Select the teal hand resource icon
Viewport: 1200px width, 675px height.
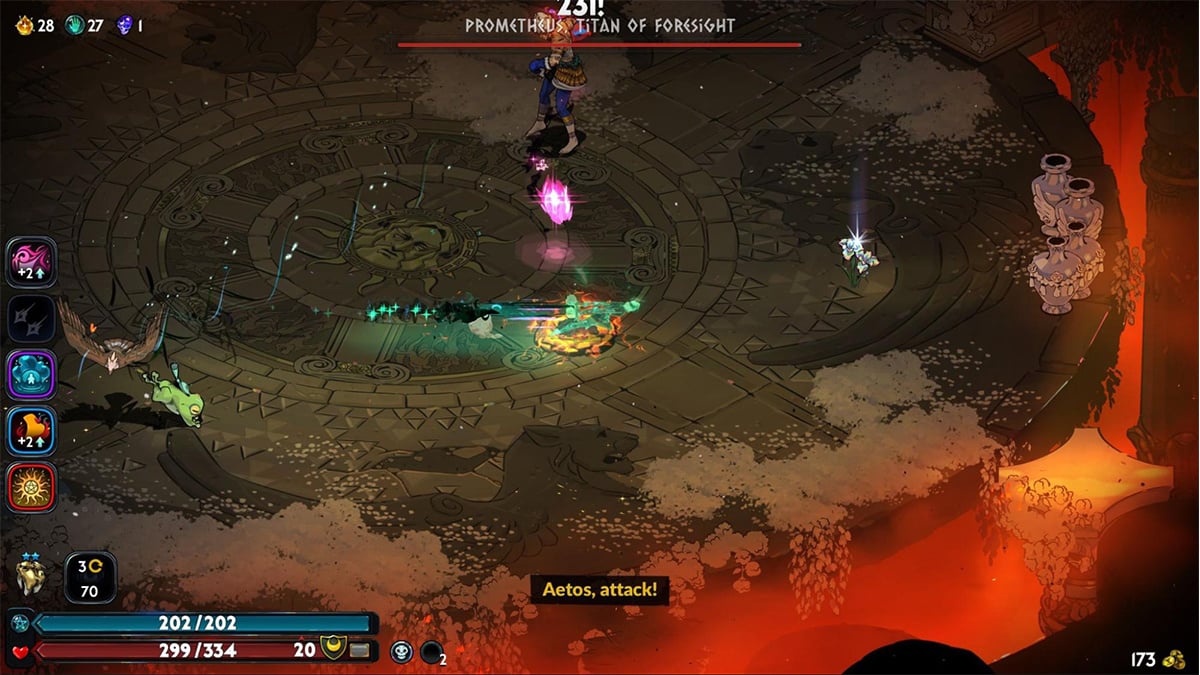(74, 25)
